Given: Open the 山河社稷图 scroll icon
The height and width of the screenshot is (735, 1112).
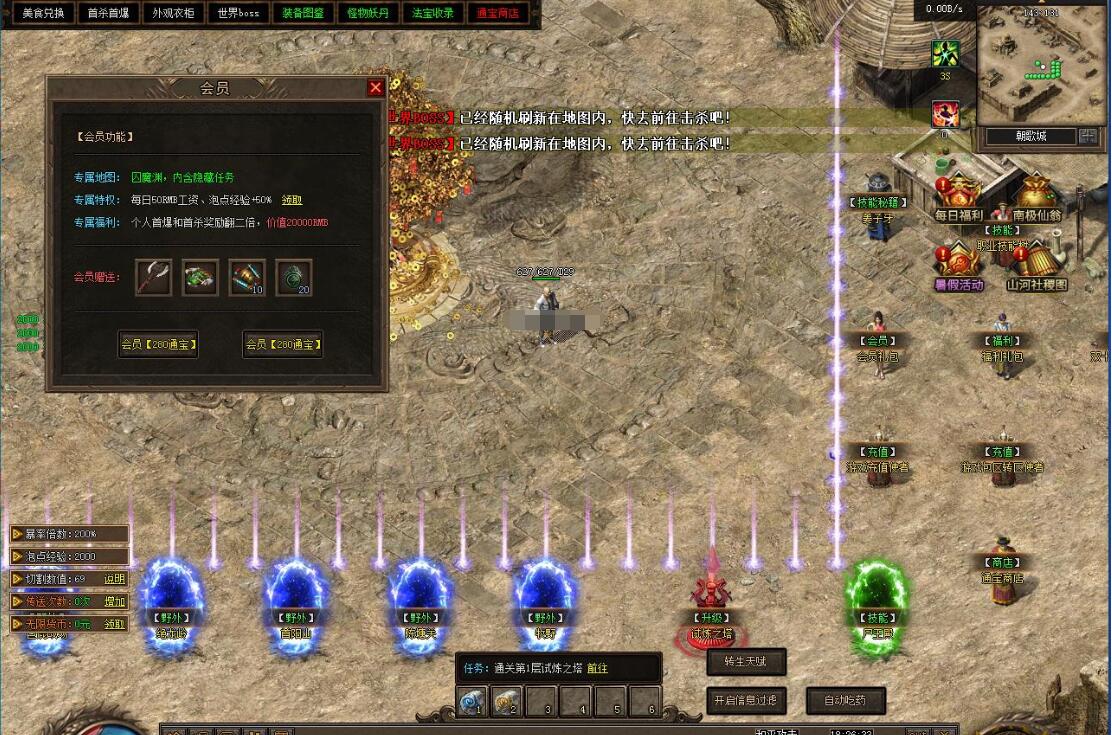Looking at the screenshot, I should 1036,266.
